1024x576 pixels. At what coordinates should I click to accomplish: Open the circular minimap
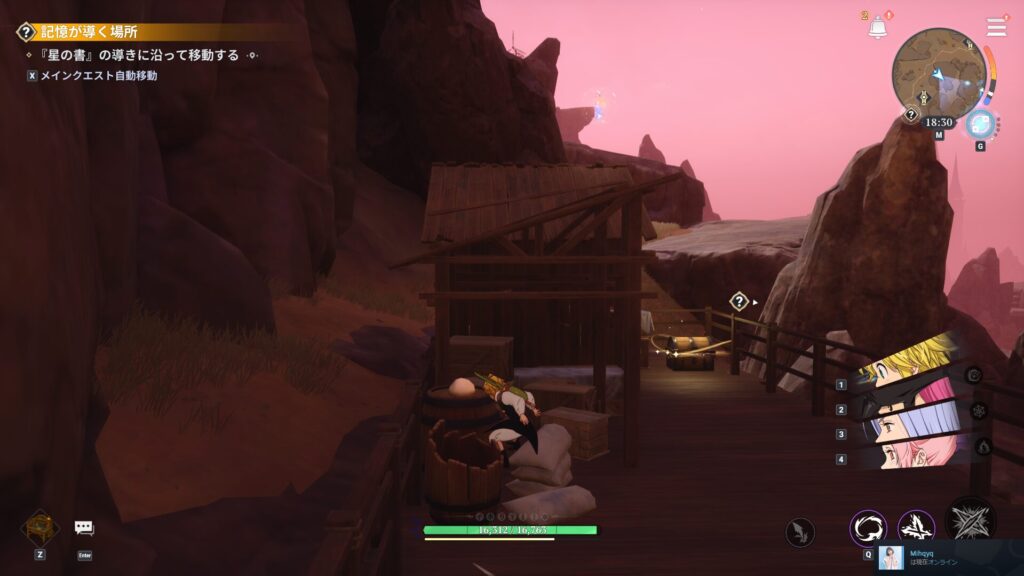[939, 72]
